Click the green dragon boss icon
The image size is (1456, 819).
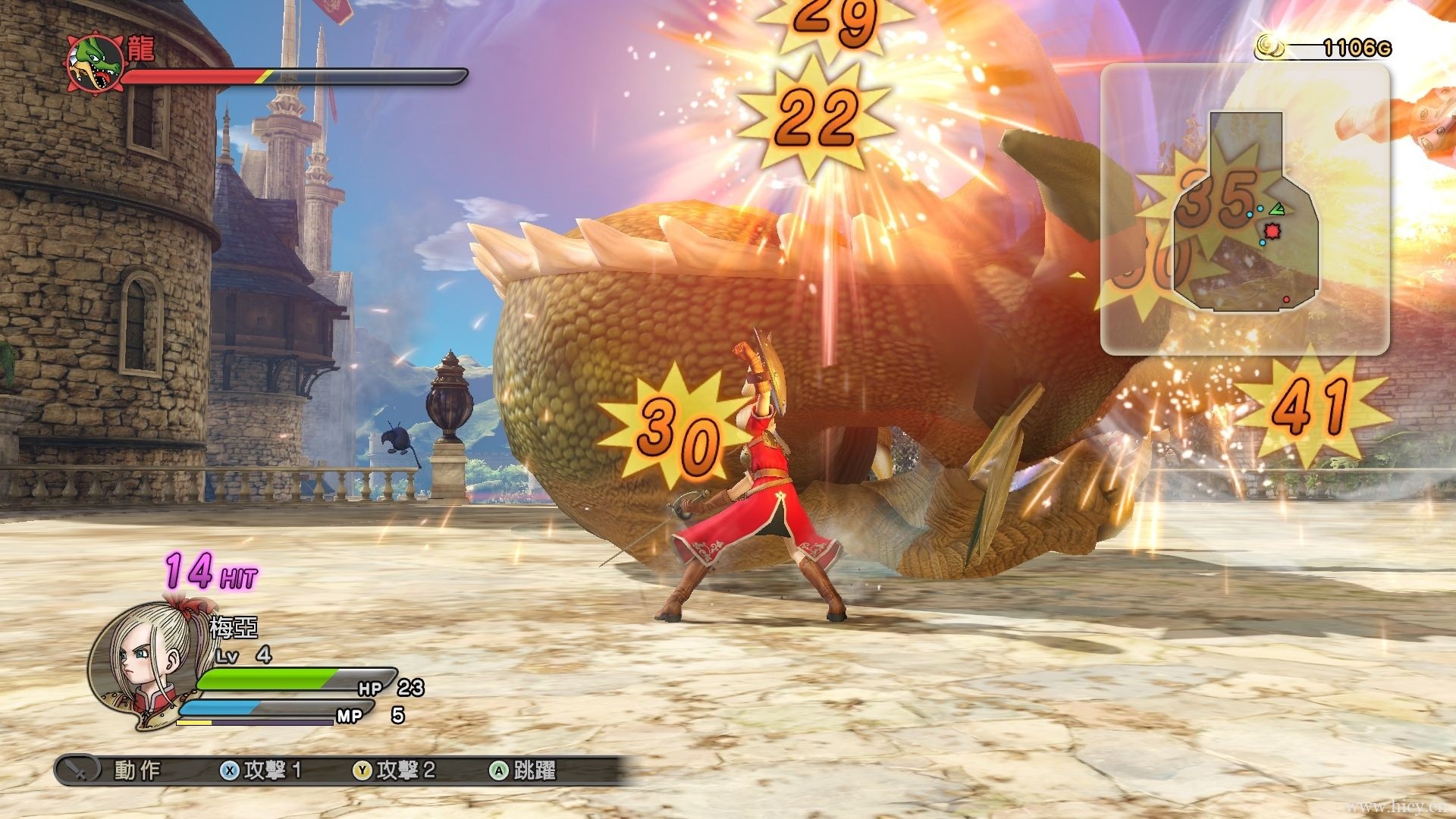[96, 62]
